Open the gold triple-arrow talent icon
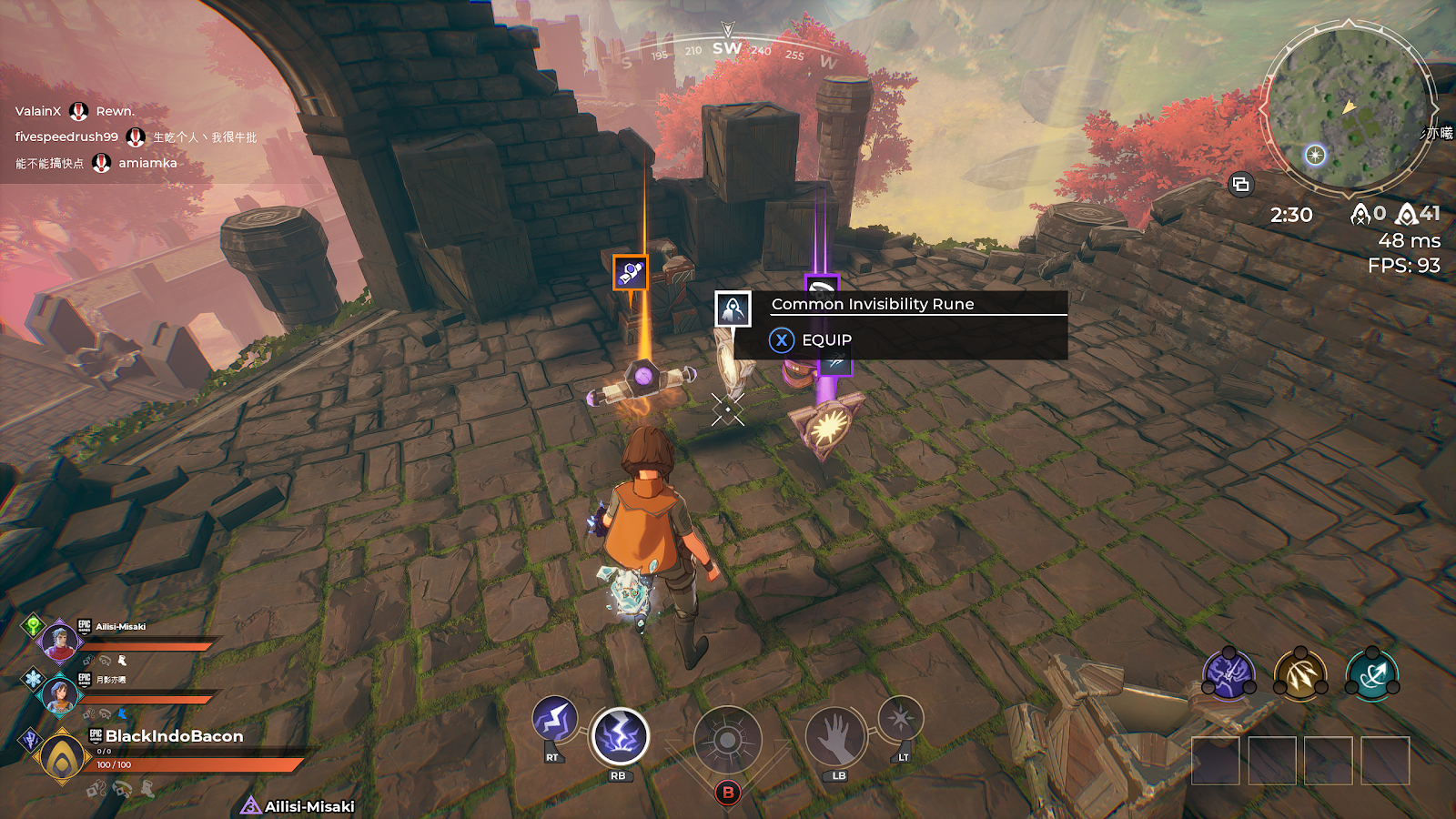The image size is (1456, 819). 1300,676
